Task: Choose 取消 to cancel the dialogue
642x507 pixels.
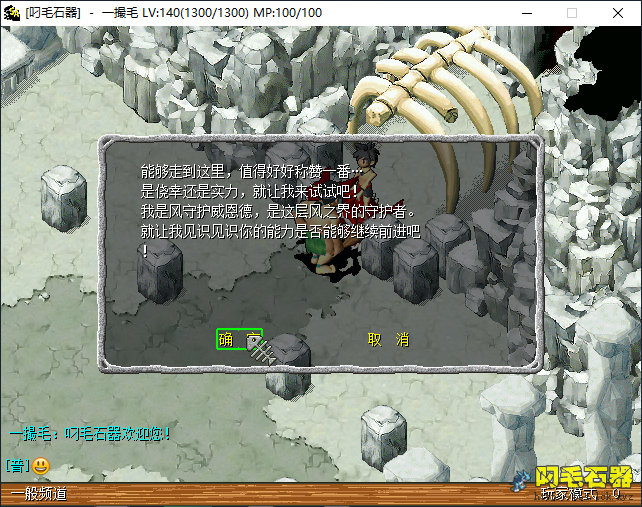Action: (388, 340)
